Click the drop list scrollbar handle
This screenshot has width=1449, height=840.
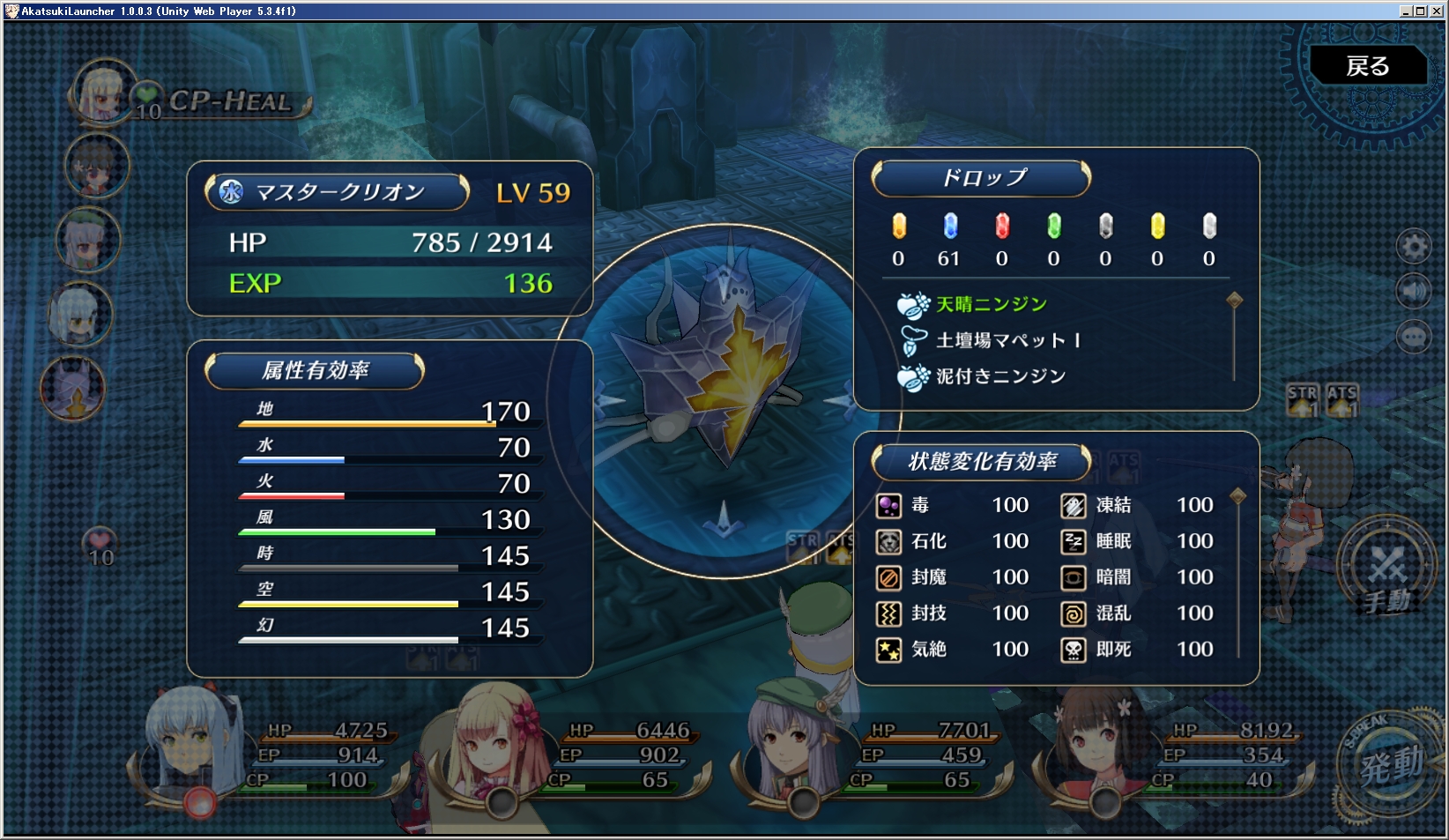pyautogui.click(x=1235, y=301)
